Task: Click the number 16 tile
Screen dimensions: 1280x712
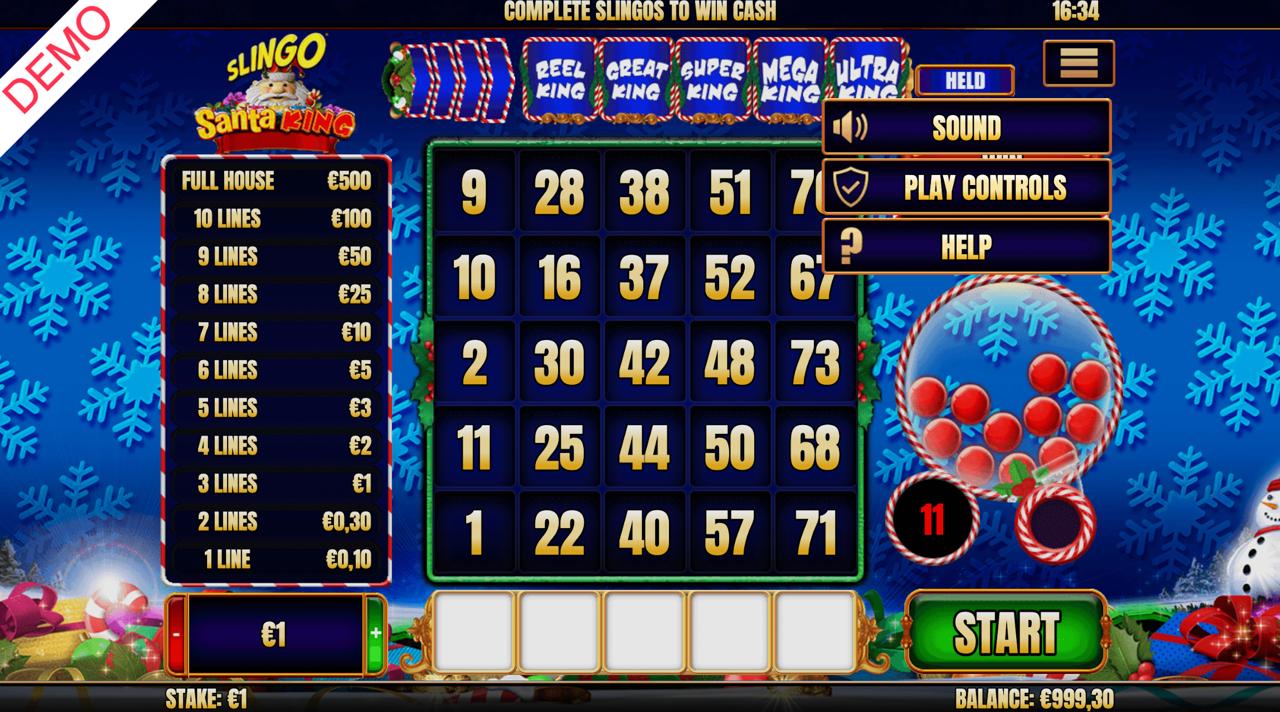Action: (559, 279)
